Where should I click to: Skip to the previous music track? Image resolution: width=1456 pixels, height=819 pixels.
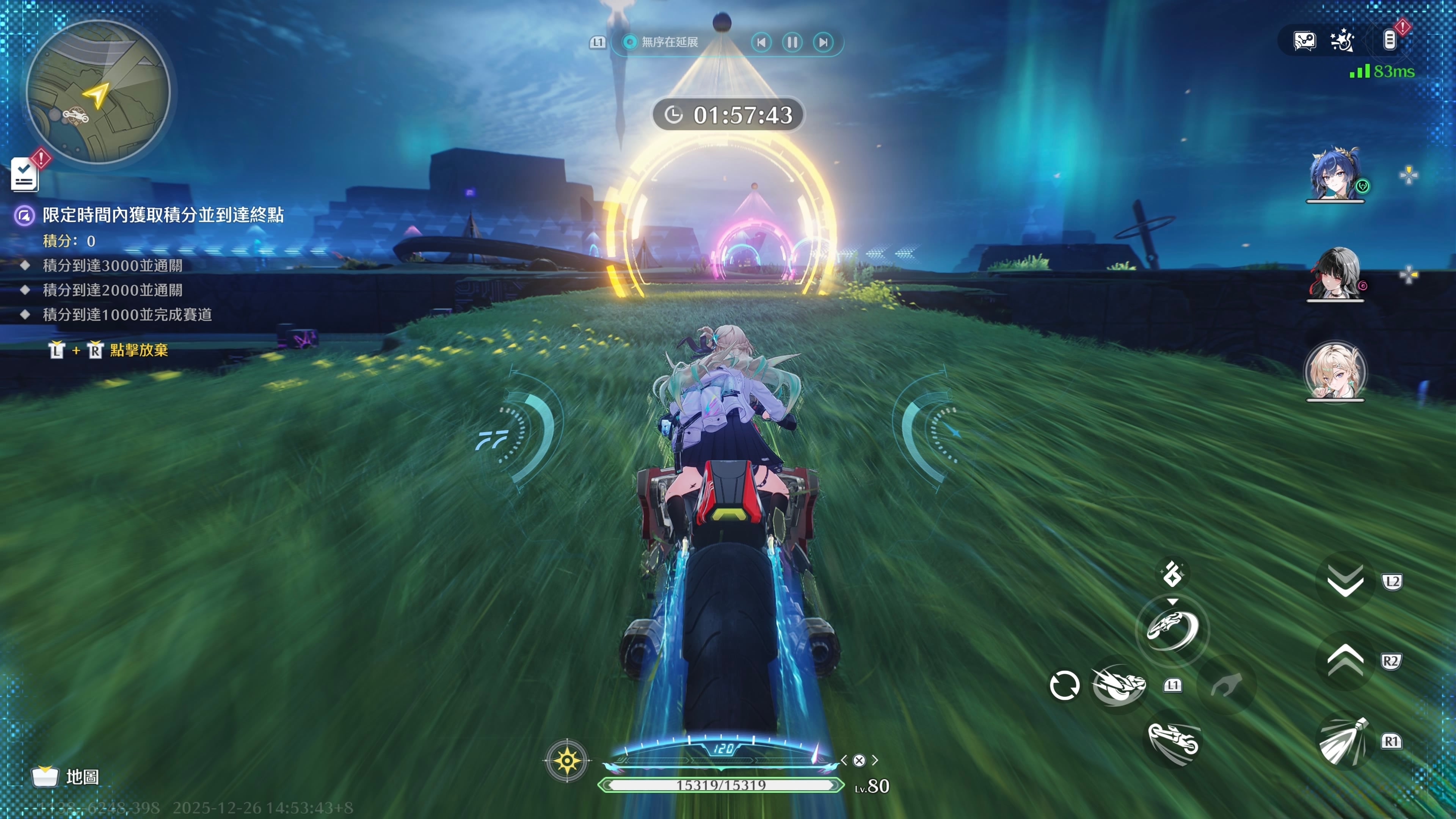[x=761, y=42]
